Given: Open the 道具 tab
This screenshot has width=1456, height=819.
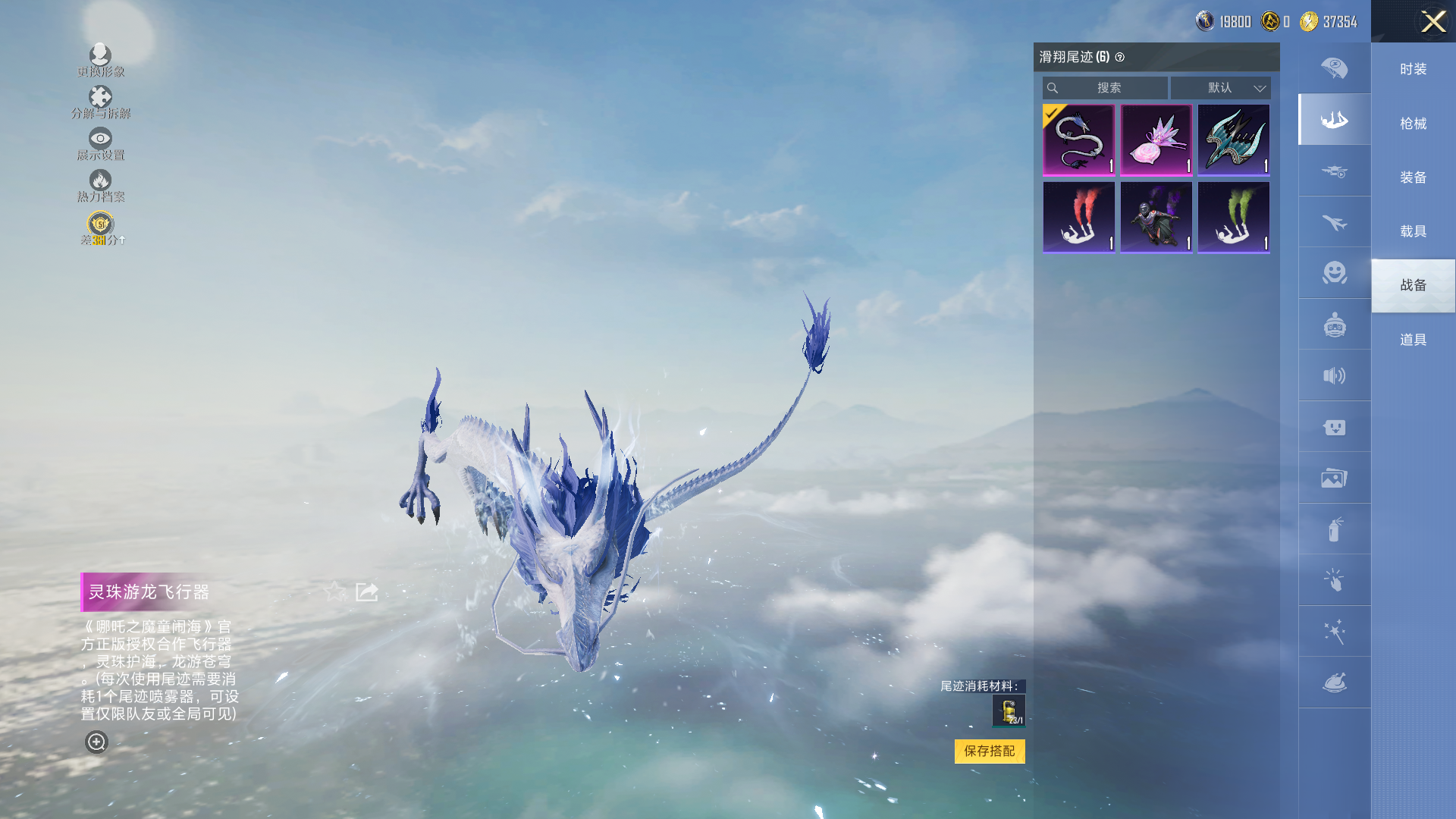Looking at the screenshot, I should coord(1413,340).
